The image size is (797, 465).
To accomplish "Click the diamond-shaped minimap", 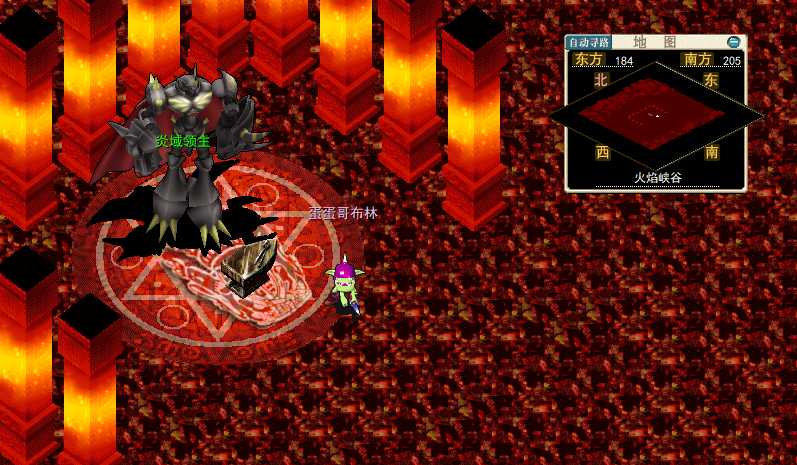I will tap(657, 117).
